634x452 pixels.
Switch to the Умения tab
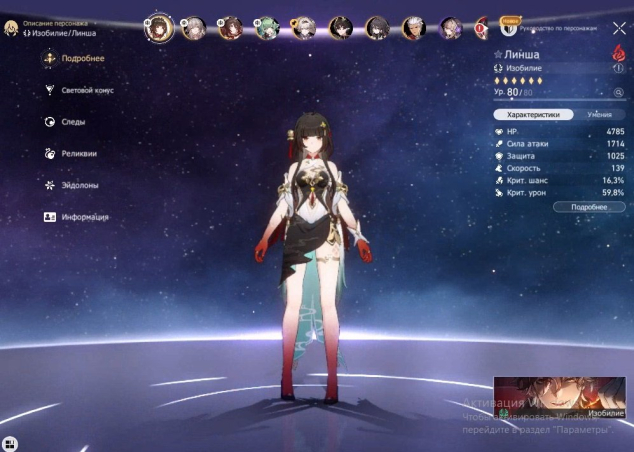pos(599,115)
